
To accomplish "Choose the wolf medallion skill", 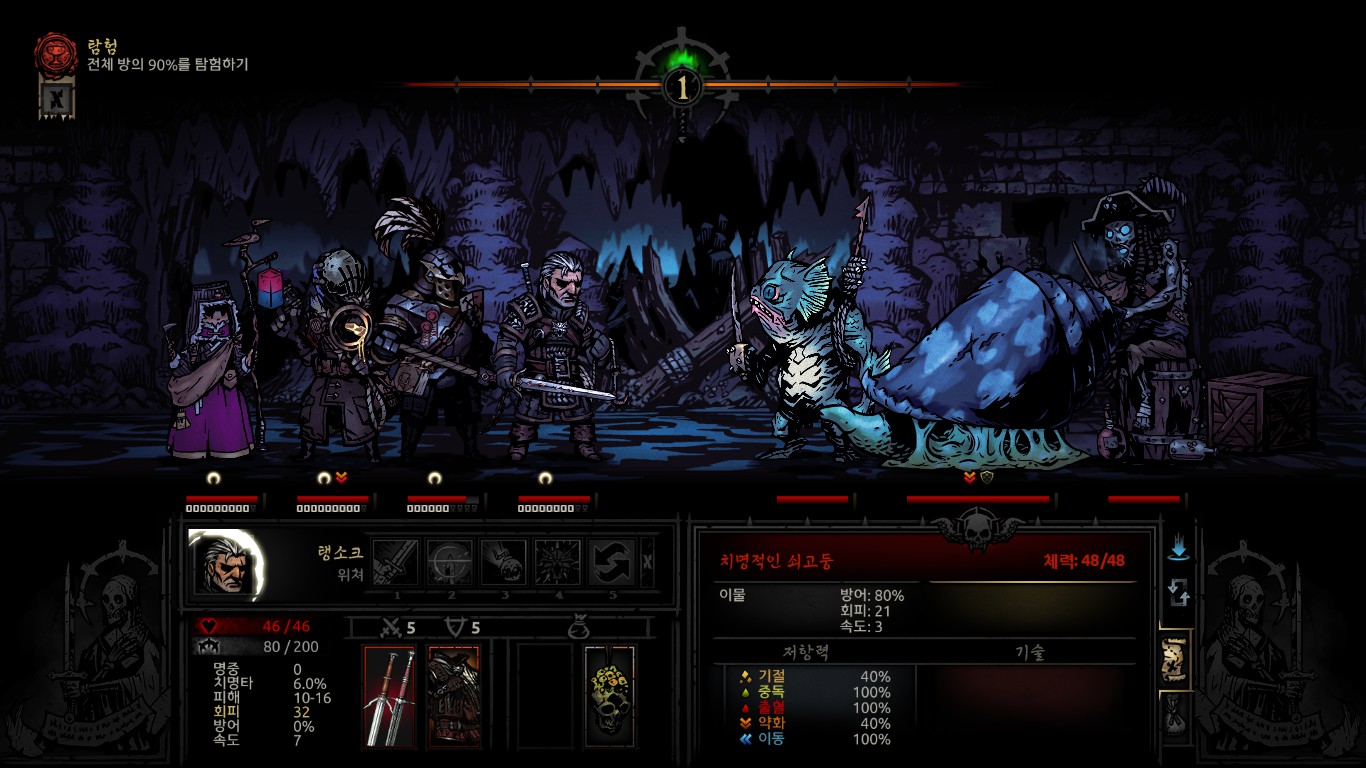I will coord(558,562).
